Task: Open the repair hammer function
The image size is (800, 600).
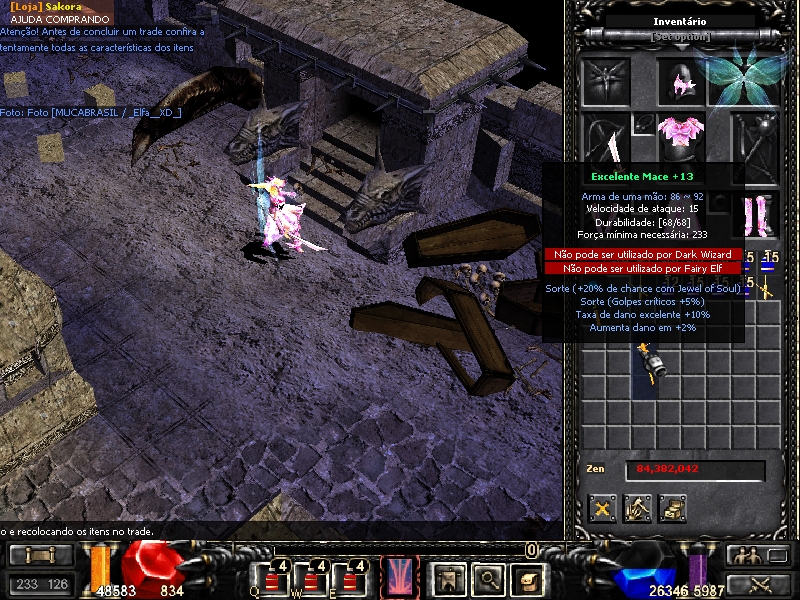Action: (637, 508)
